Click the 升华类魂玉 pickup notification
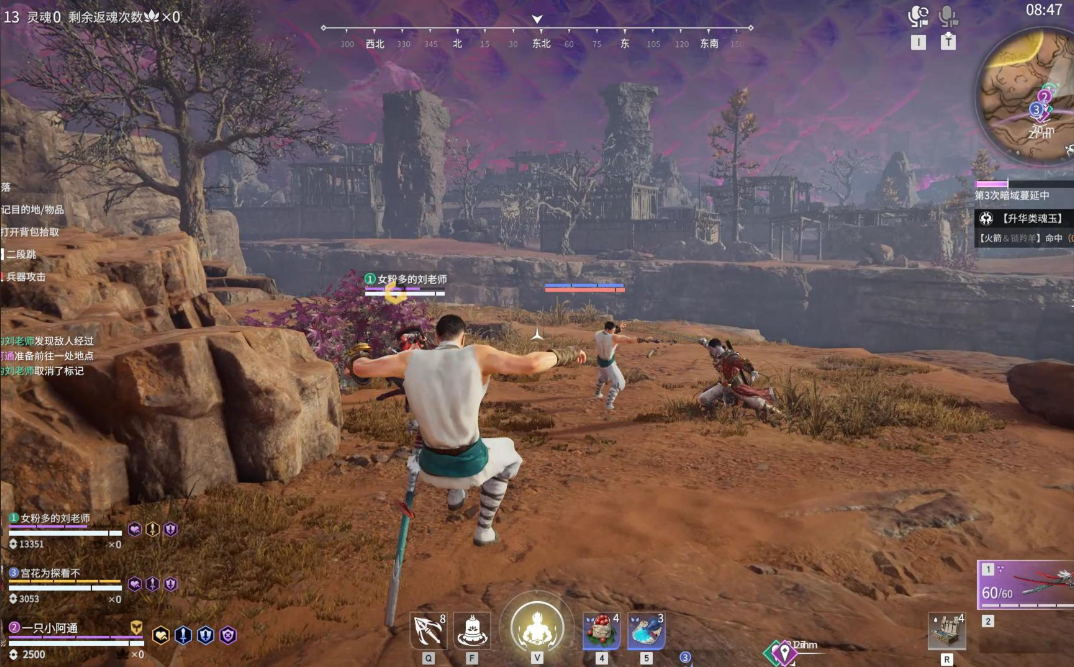The image size is (1074, 667). pyautogui.click(x=1025, y=218)
